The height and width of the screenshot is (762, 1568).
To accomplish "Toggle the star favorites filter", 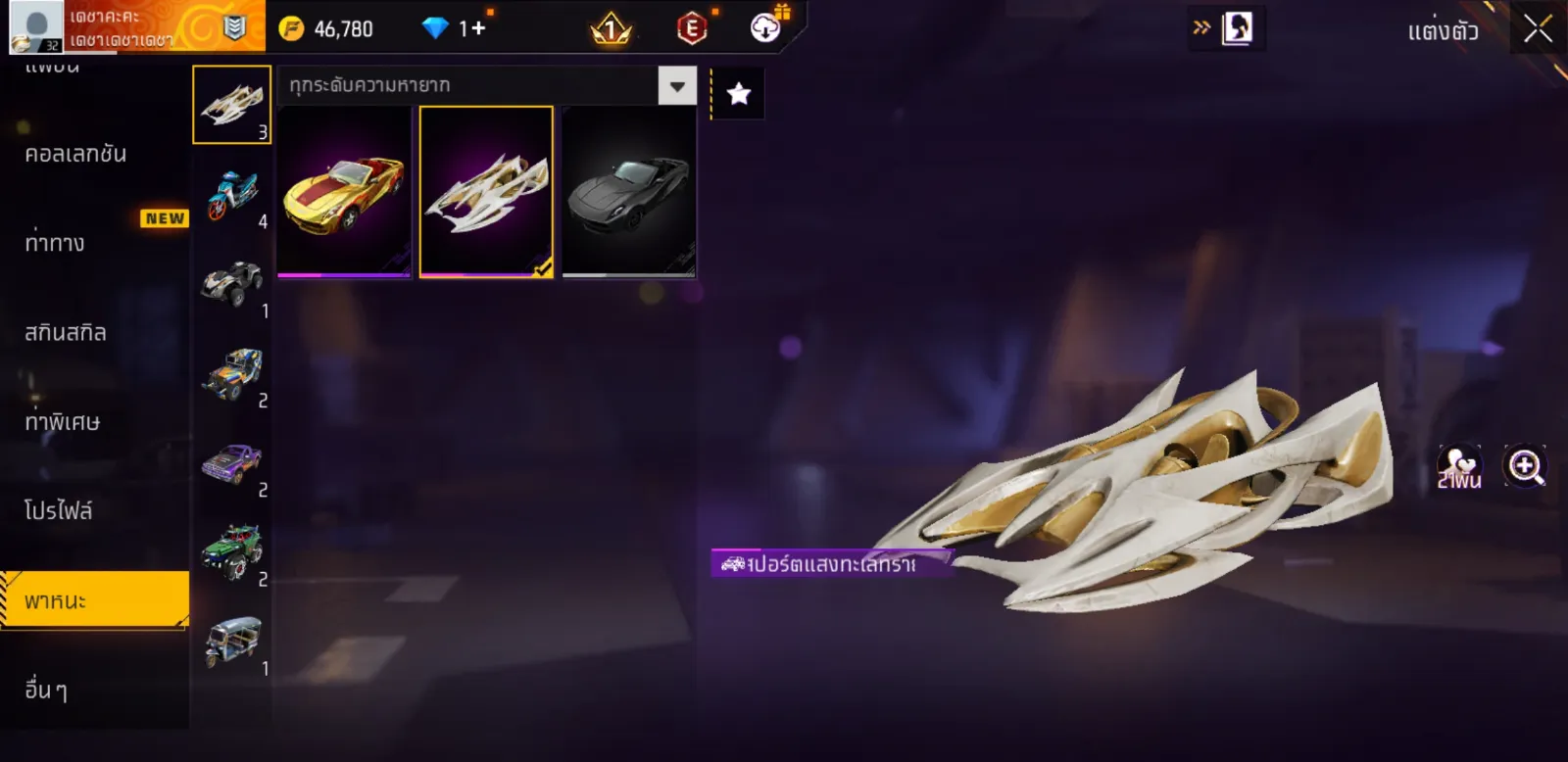I will pos(738,94).
